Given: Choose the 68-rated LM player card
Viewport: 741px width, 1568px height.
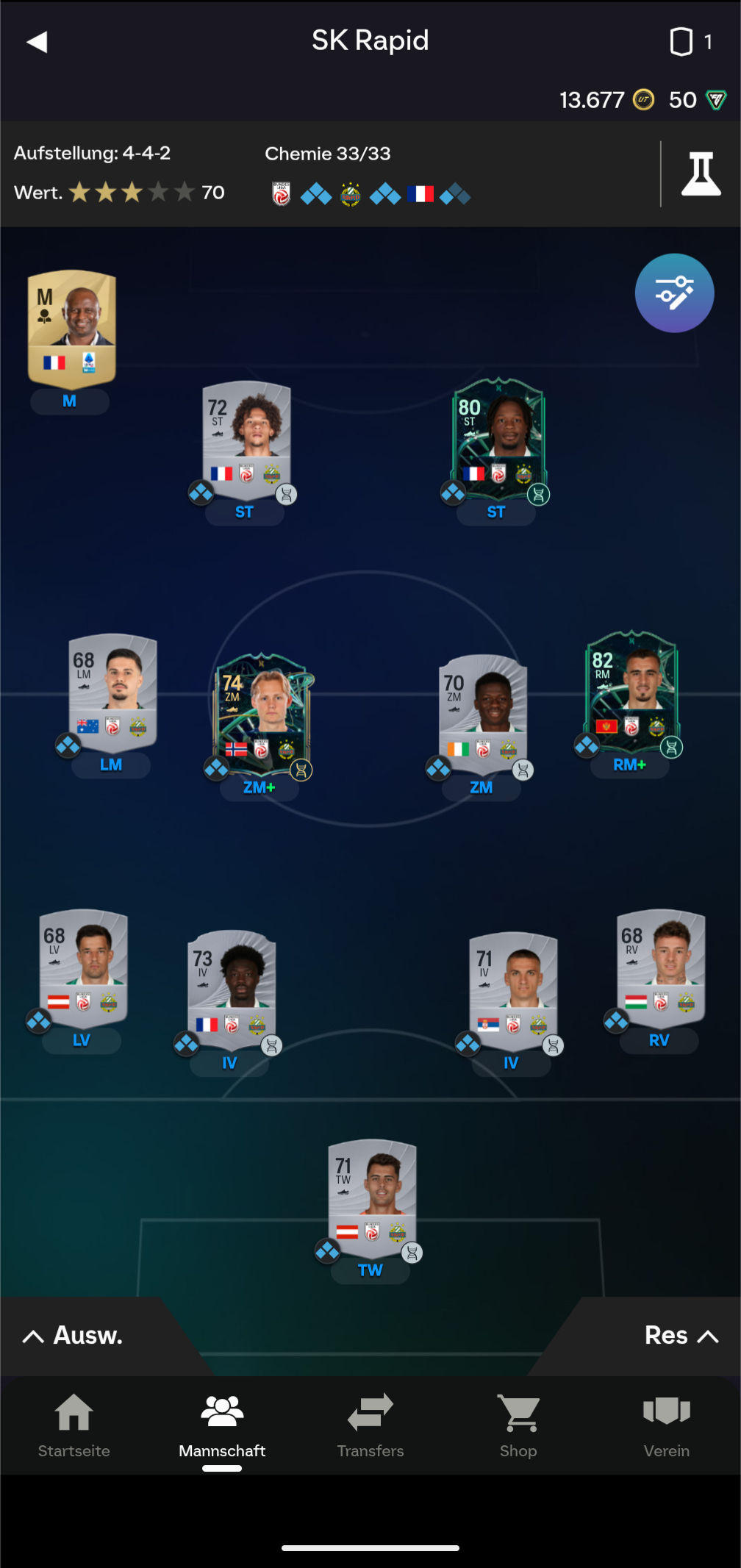Looking at the screenshot, I should [x=112, y=689].
